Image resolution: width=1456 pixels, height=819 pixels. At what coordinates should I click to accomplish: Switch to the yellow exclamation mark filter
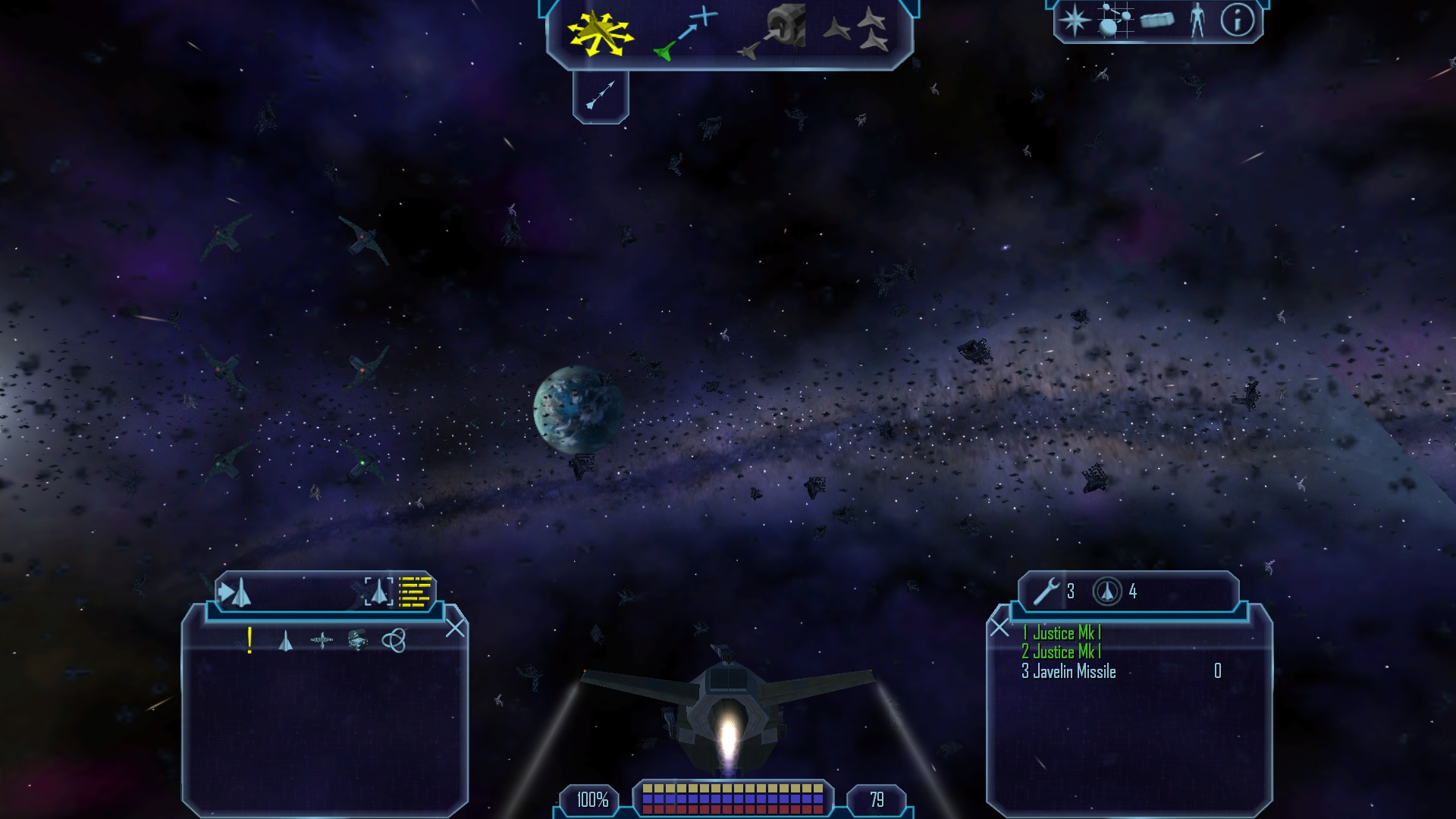point(249,641)
